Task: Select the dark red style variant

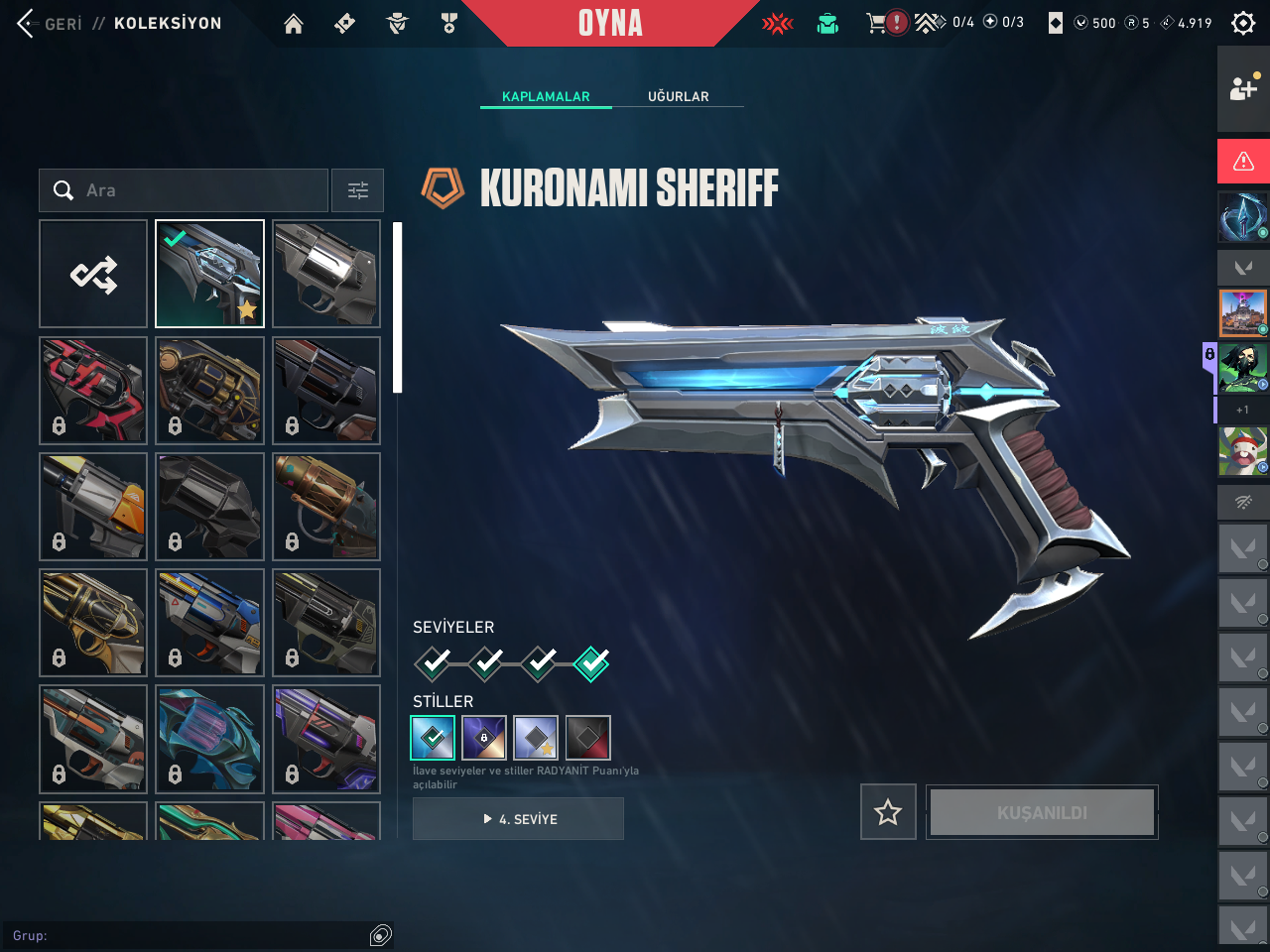Action: [x=587, y=738]
